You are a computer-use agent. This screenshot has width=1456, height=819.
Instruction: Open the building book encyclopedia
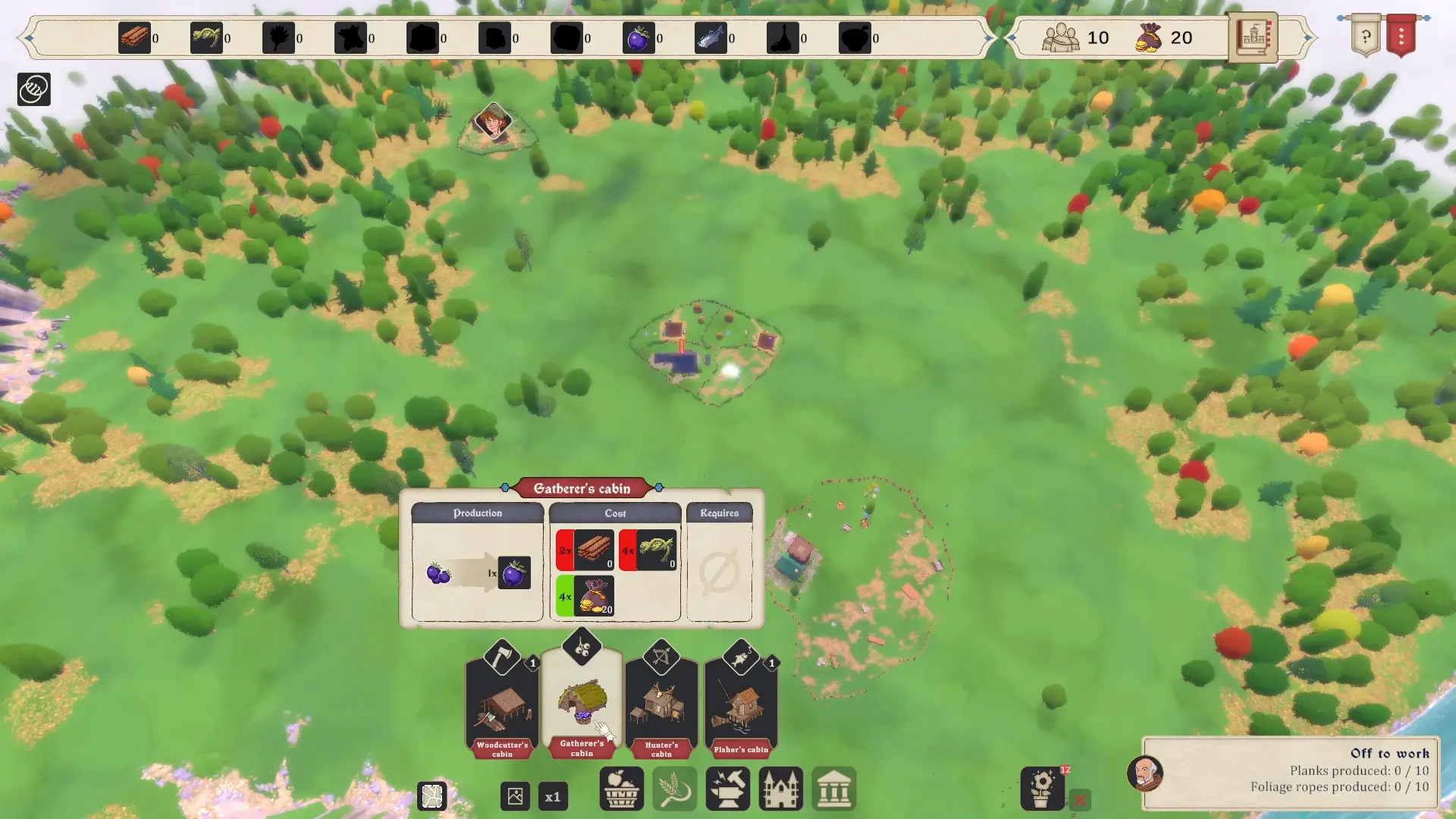(1253, 36)
